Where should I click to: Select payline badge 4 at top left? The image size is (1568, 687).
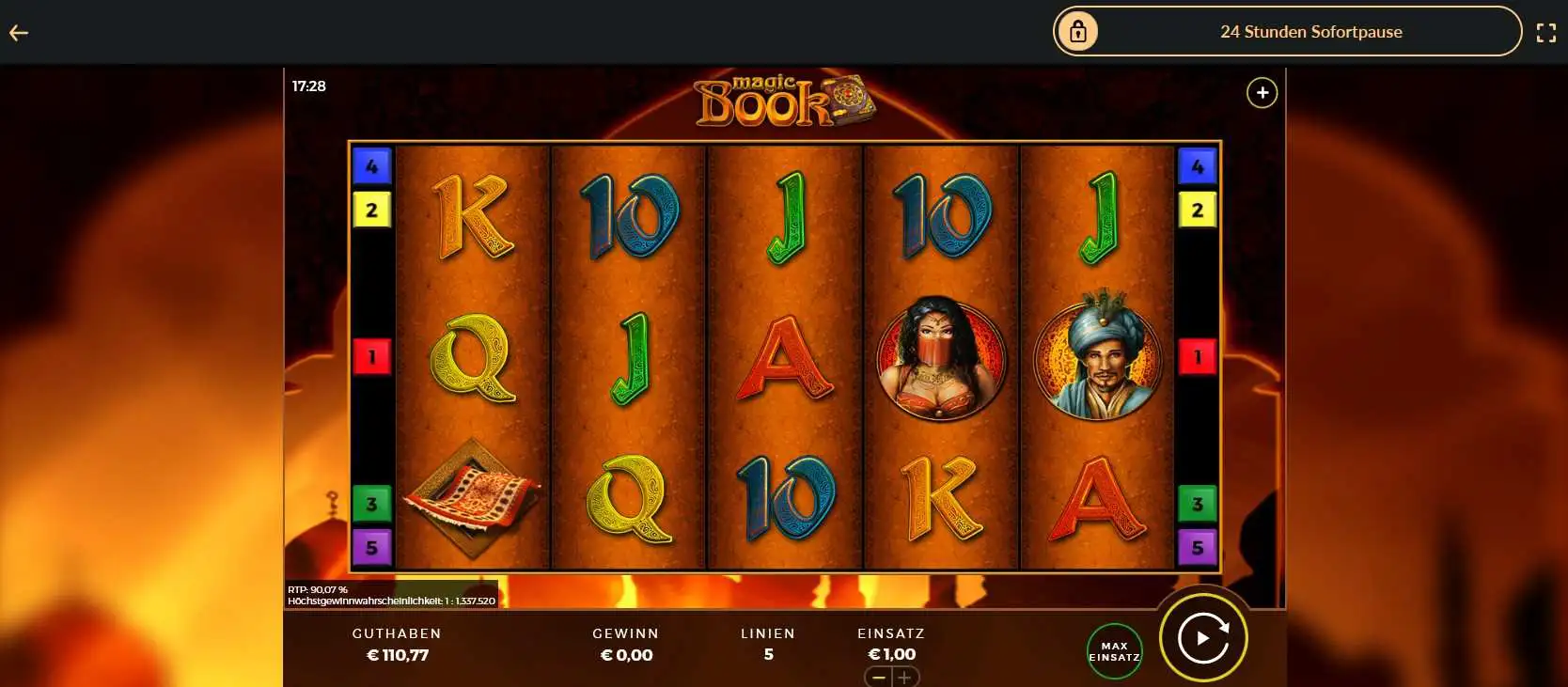(372, 164)
